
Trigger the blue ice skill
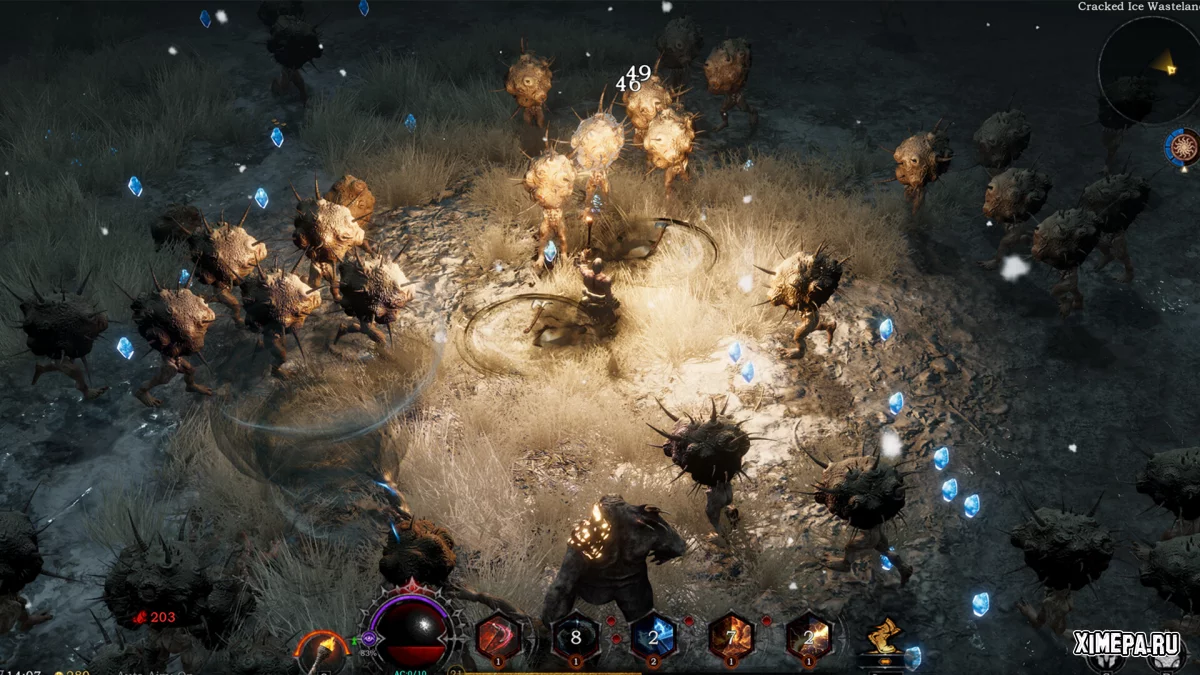653,635
